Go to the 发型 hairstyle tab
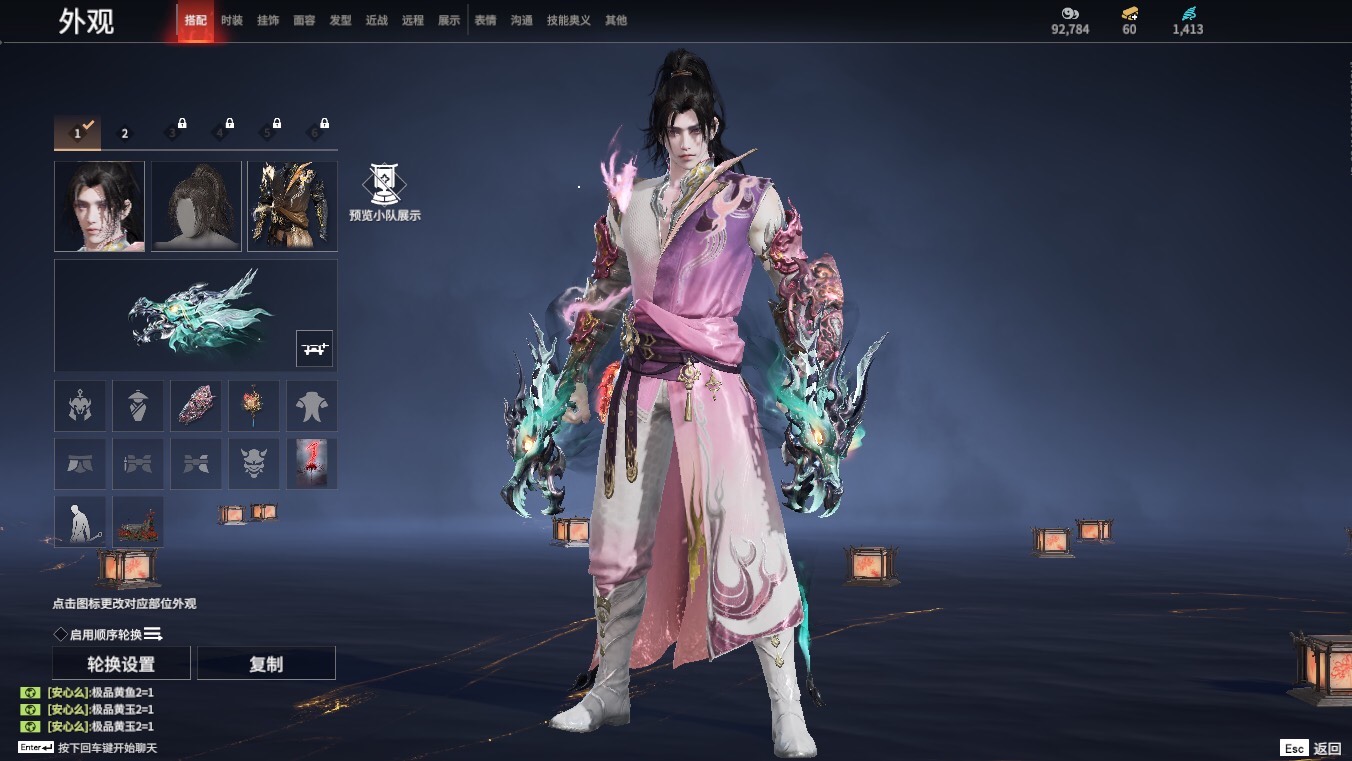Image resolution: width=1352 pixels, height=761 pixels. point(340,20)
